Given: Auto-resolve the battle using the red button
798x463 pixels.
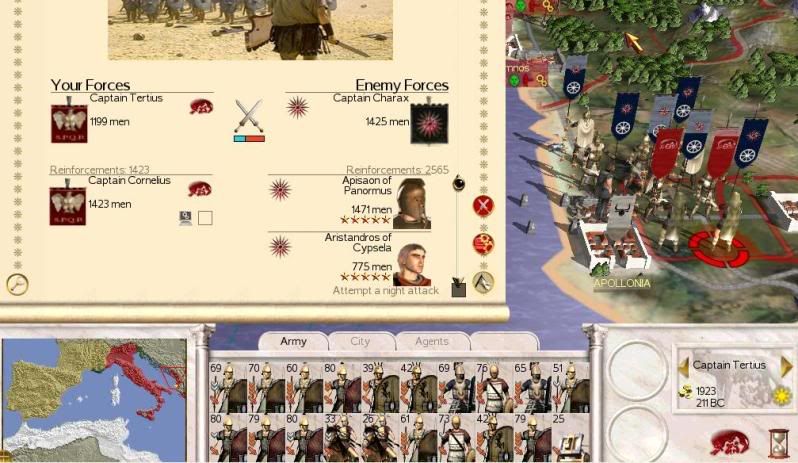Looking at the screenshot, I should point(484,243).
